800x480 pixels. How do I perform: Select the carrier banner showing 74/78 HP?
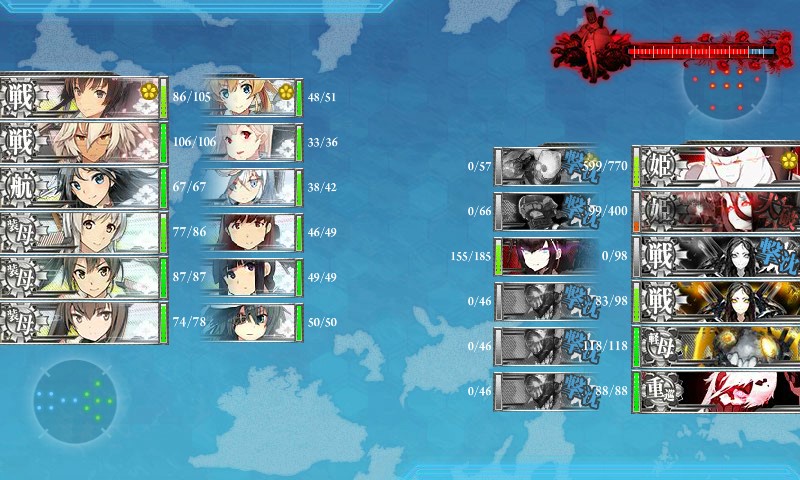point(80,322)
